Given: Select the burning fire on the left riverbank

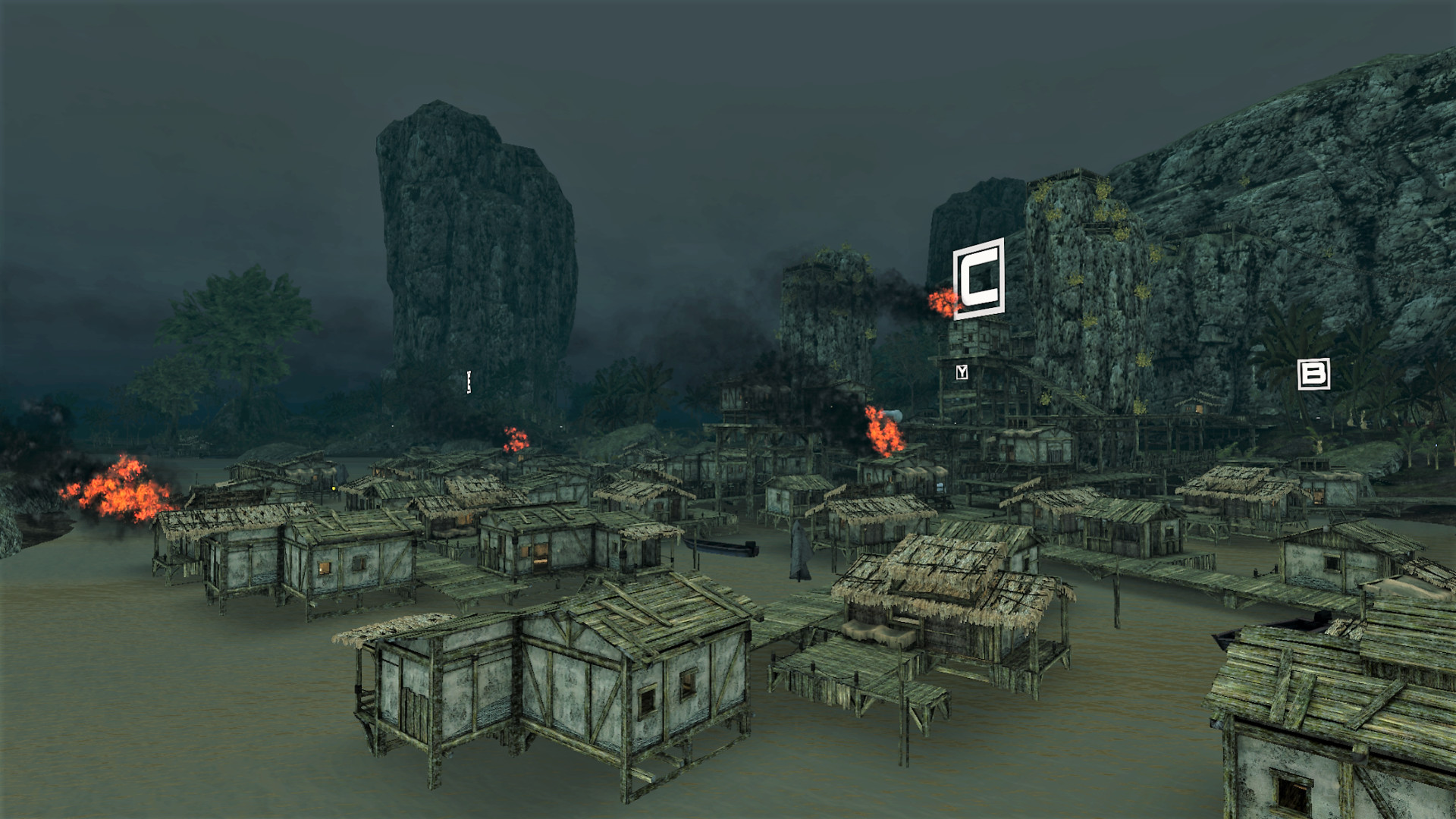Looking at the screenshot, I should [x=121, y=493].
